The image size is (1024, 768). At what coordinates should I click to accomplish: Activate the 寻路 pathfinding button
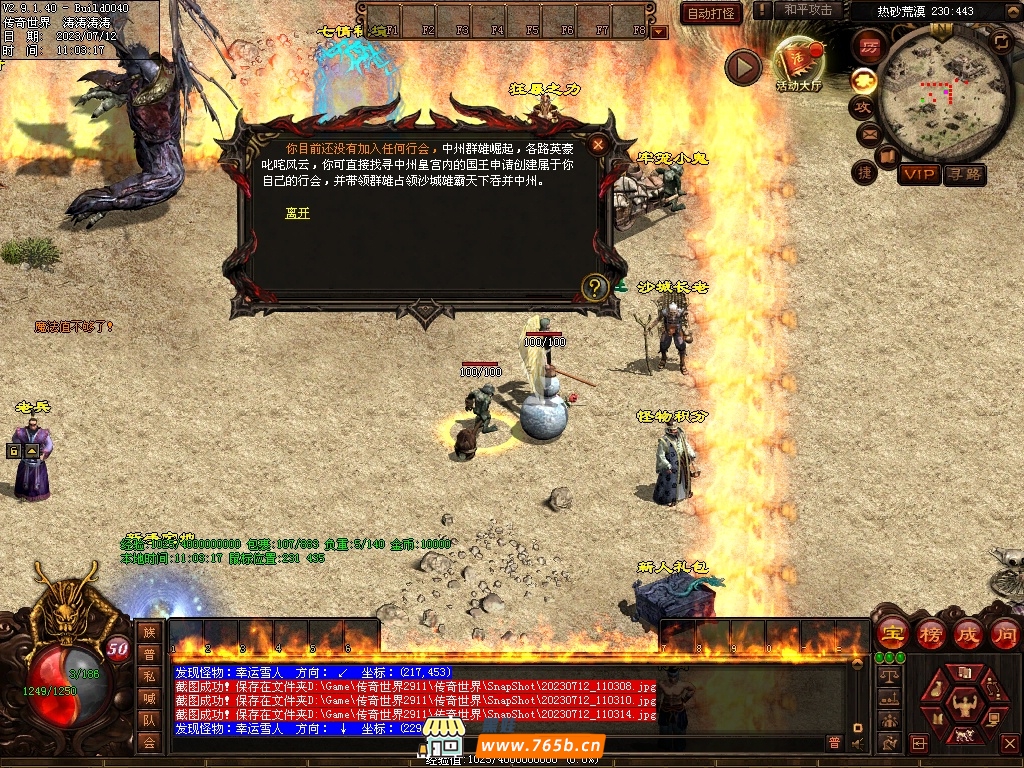pos(965,175)
